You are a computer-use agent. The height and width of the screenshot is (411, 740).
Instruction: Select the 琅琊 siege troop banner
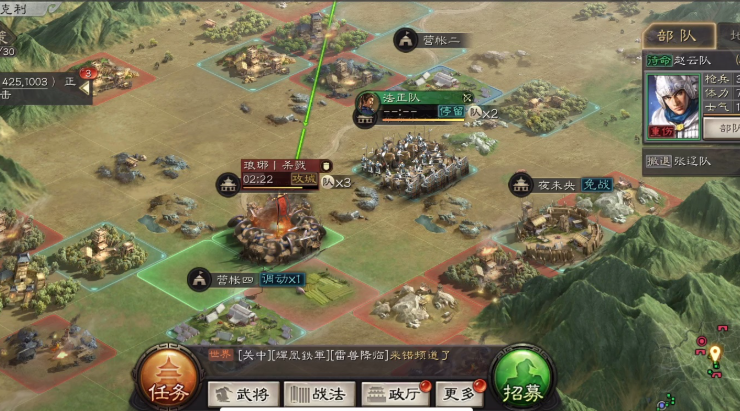[273, 164]
